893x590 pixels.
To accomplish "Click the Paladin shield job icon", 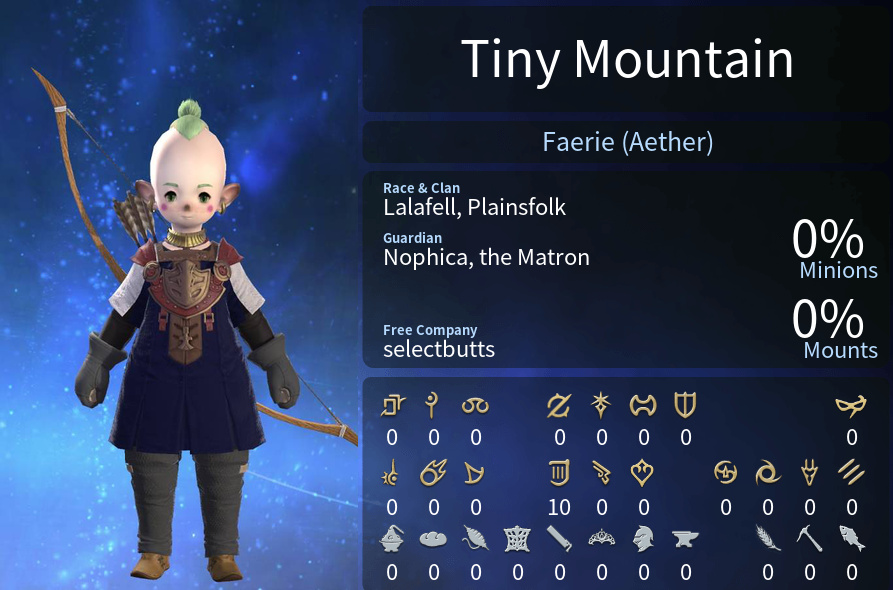I will pos(685,405).
